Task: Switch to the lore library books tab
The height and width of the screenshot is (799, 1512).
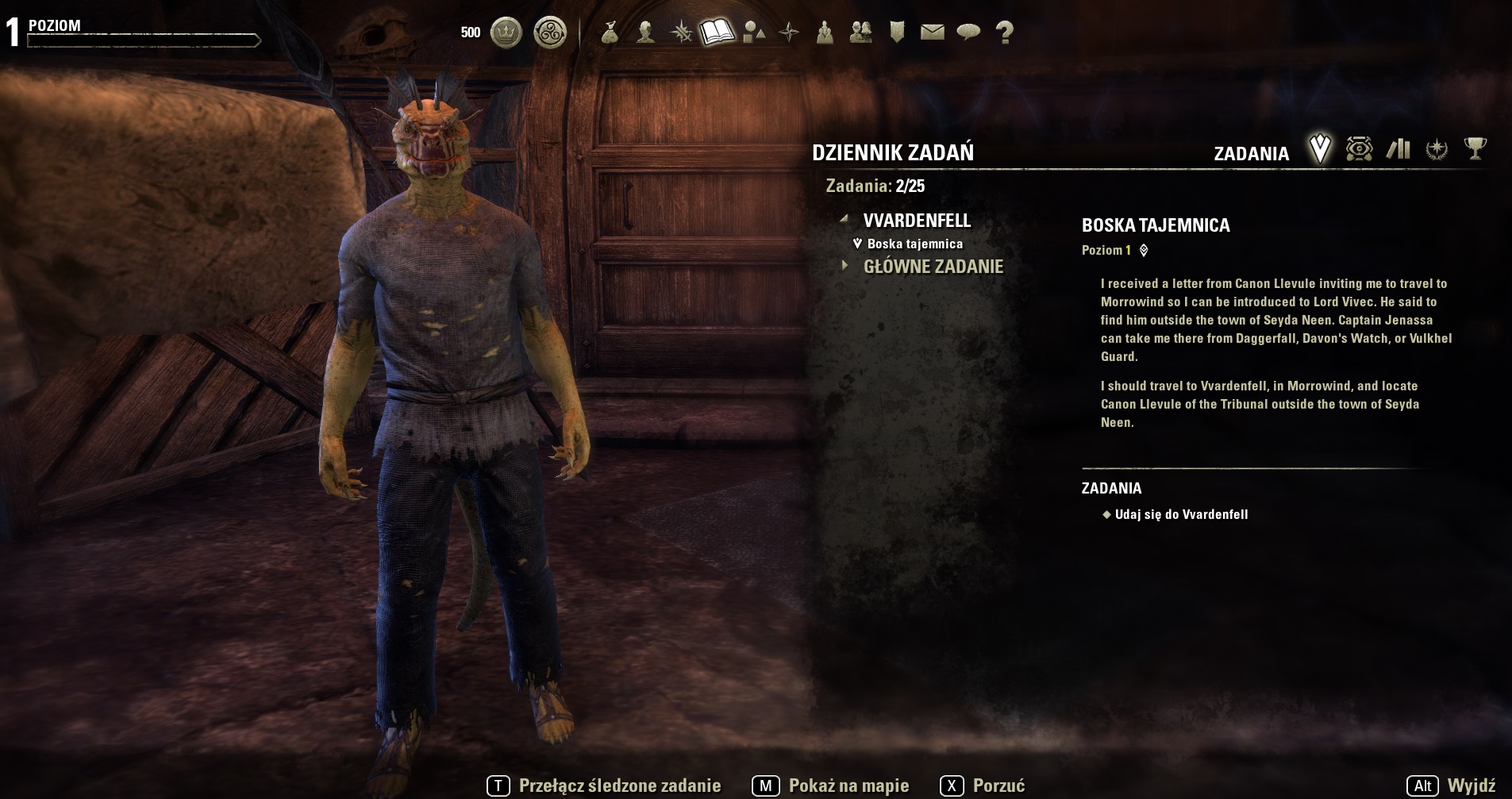Action: coord(1399,149)
